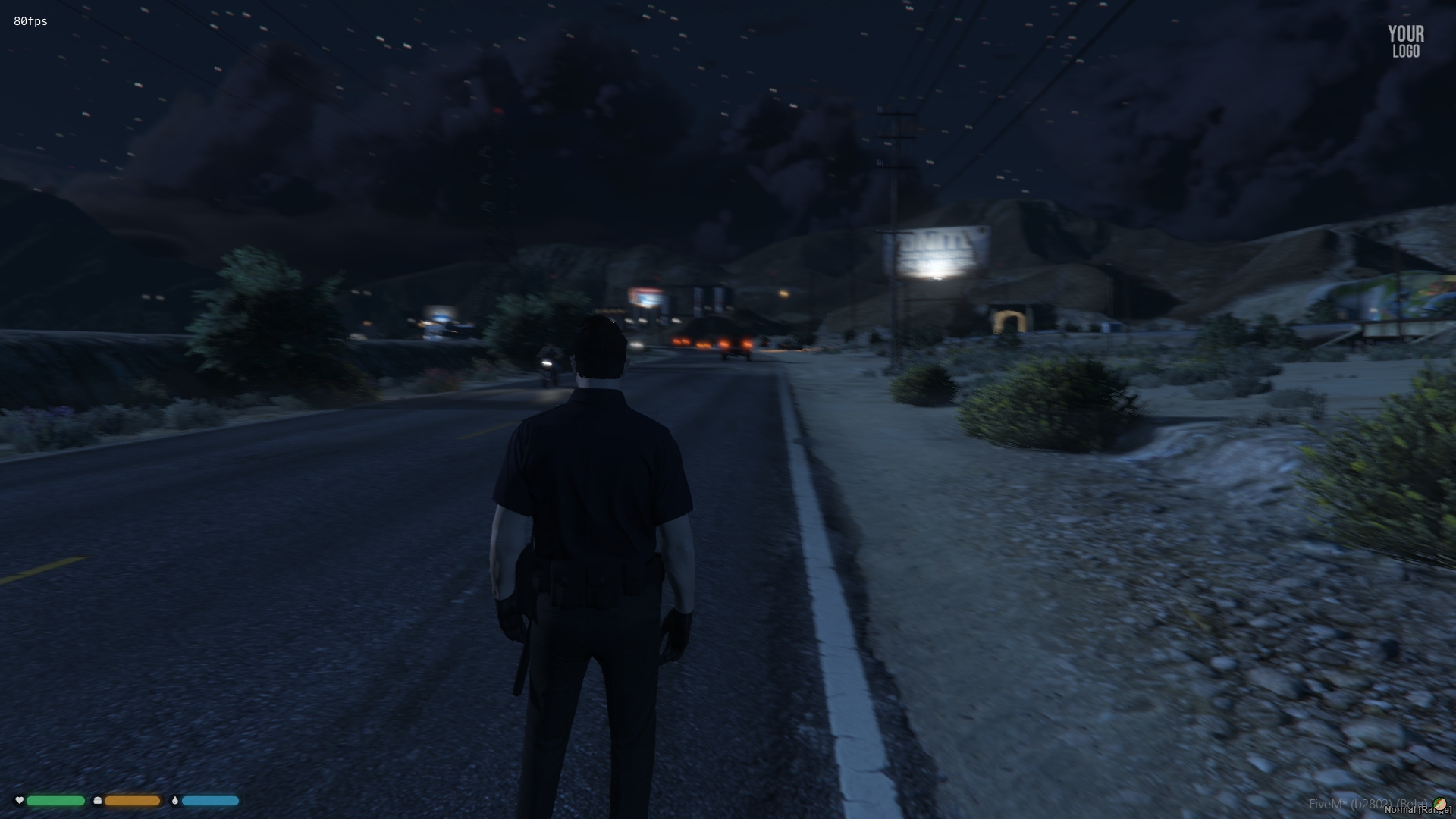This screenshot has height=819, width=1456.
Task: Click the YOUR LOGO server watermark
Action: point(1405,42)
